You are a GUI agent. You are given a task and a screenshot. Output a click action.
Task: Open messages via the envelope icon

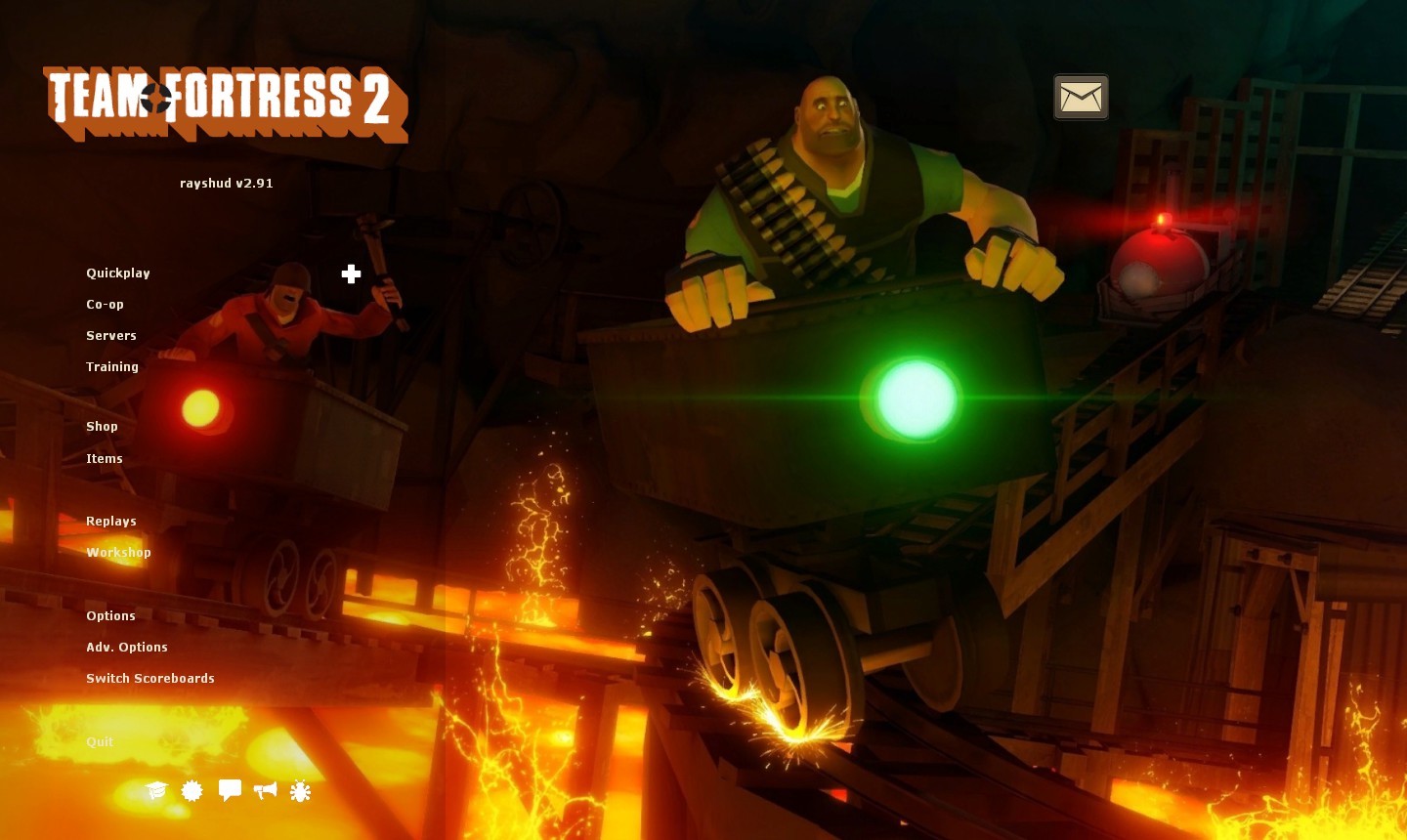1081,97
